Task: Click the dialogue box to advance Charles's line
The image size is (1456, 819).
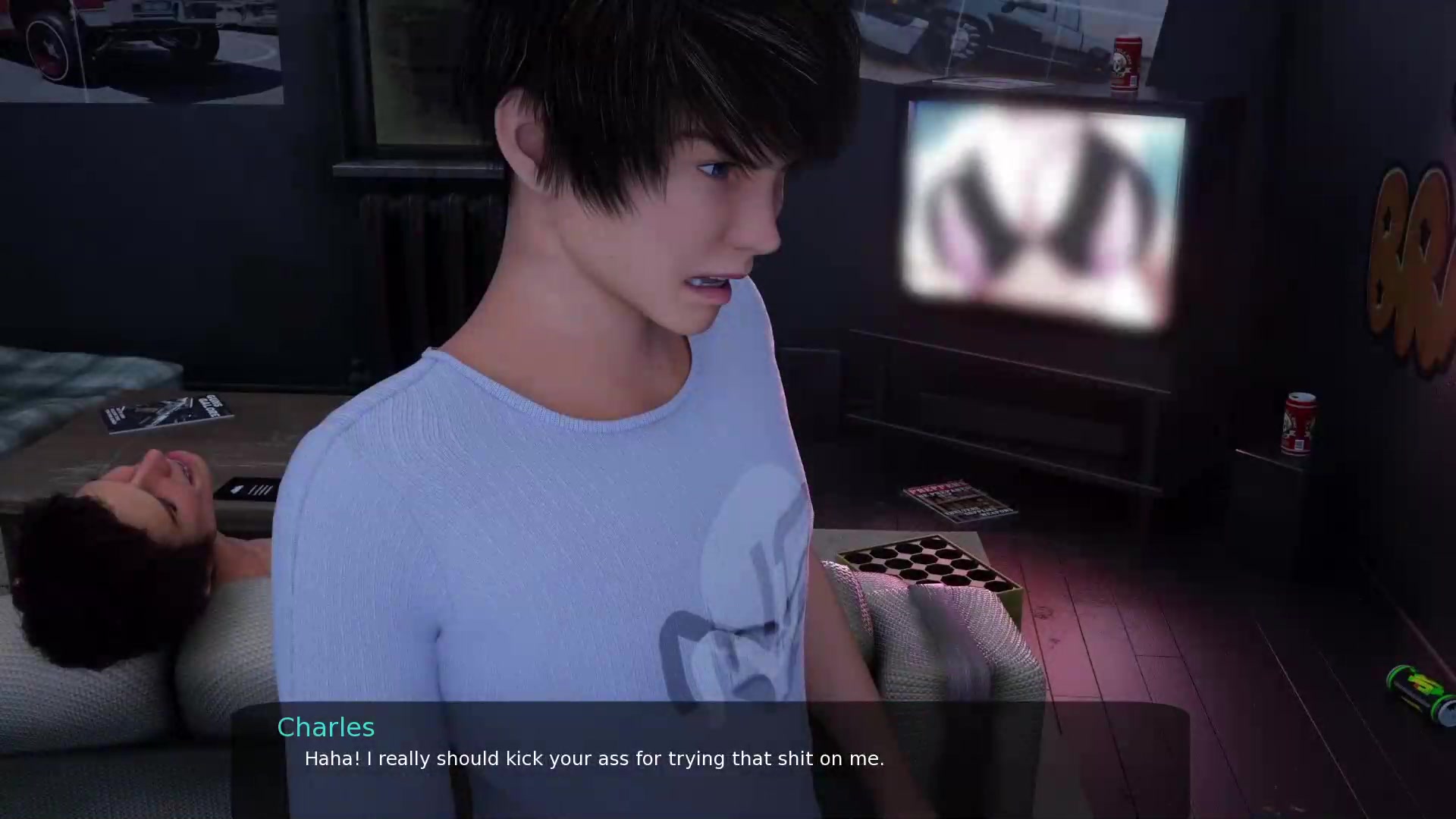Action: (x=710, y=758)
